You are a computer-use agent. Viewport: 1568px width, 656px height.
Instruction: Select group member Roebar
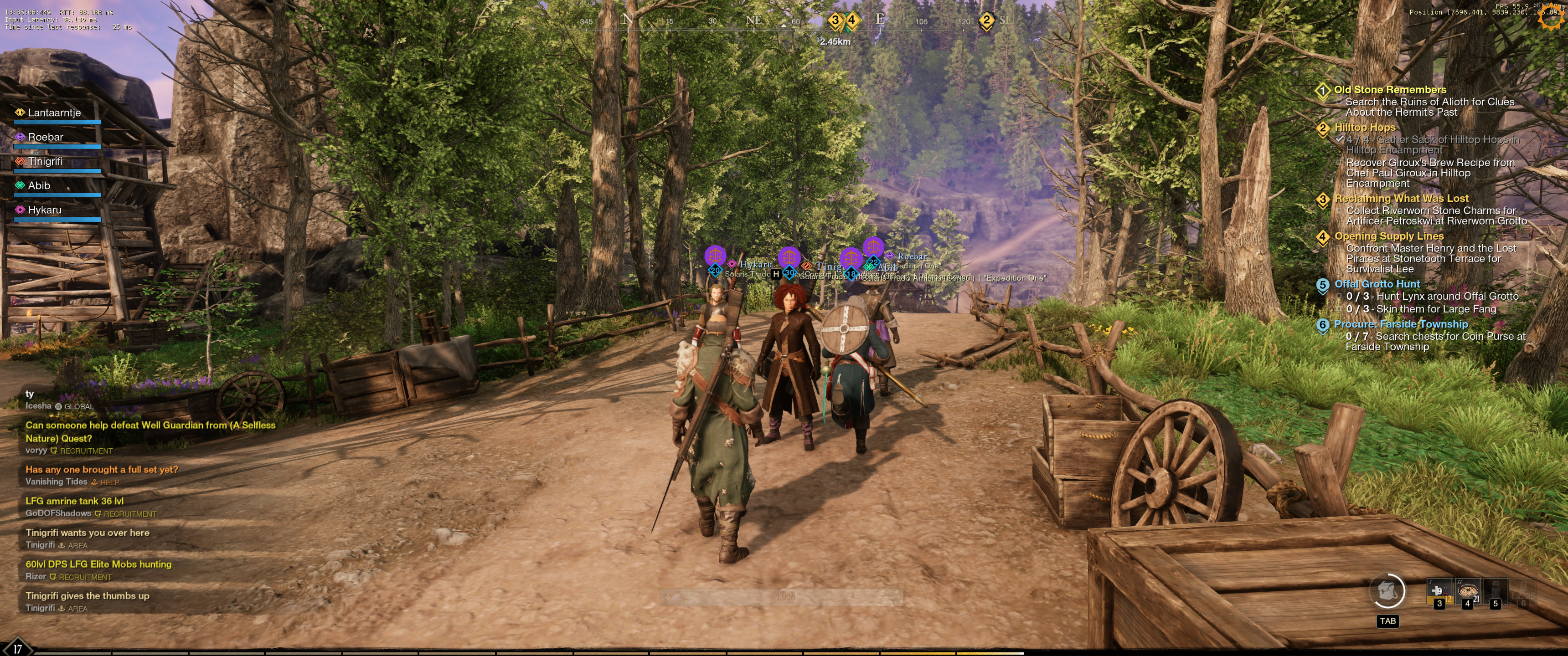[x=46, y=137]
